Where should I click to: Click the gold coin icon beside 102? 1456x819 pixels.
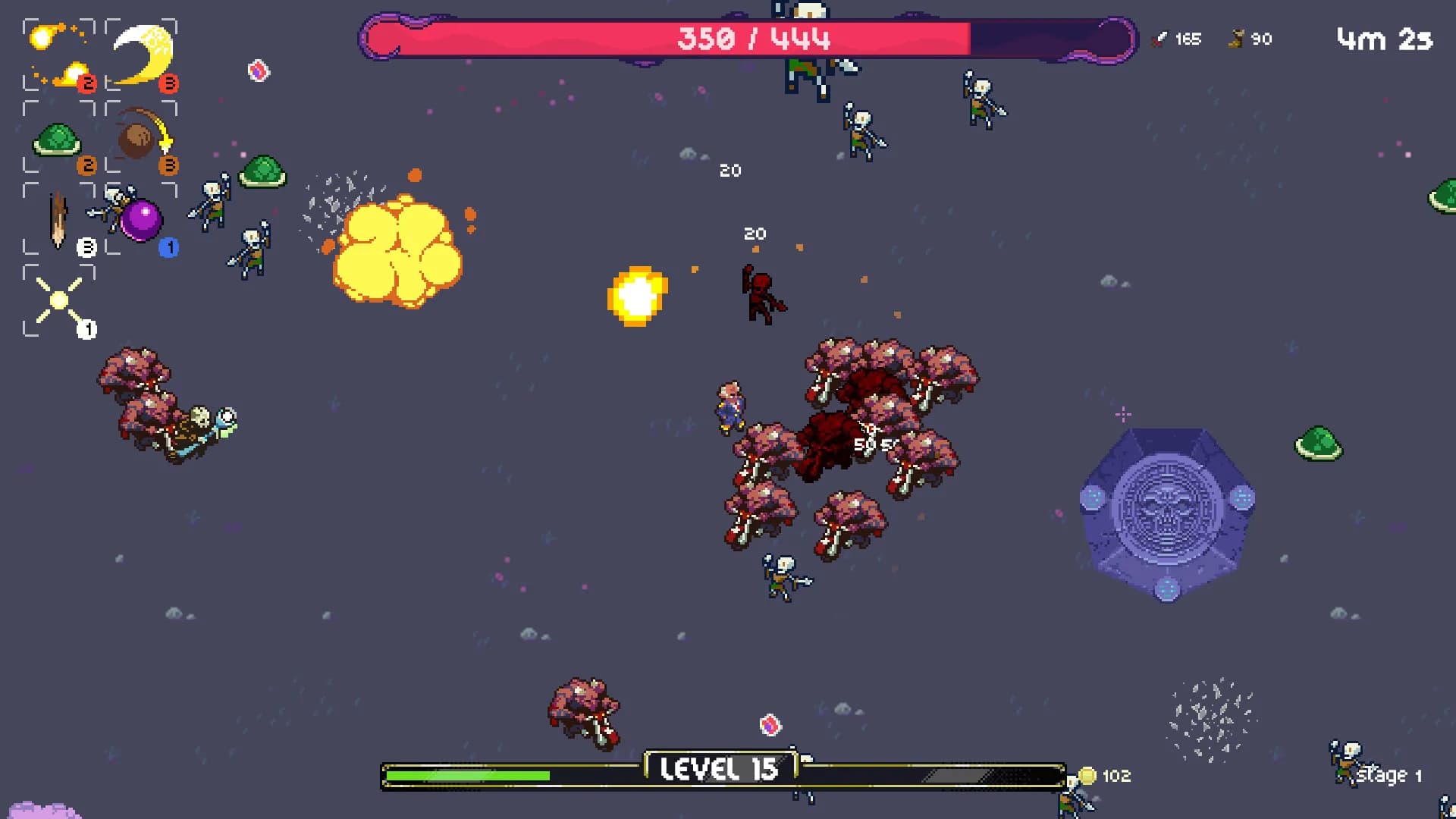point(1087,776)
